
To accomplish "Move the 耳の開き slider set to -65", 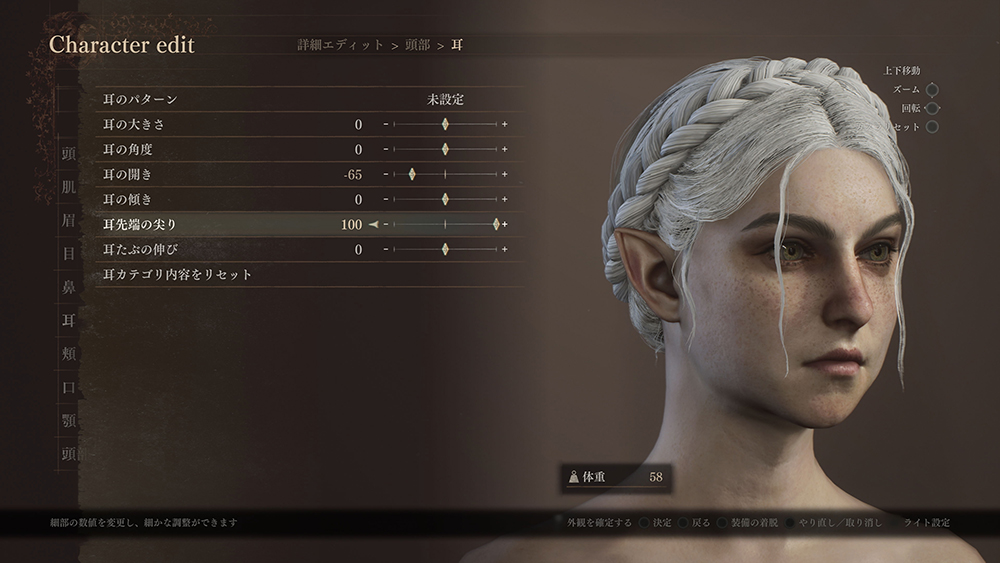I will coord(411,174).
